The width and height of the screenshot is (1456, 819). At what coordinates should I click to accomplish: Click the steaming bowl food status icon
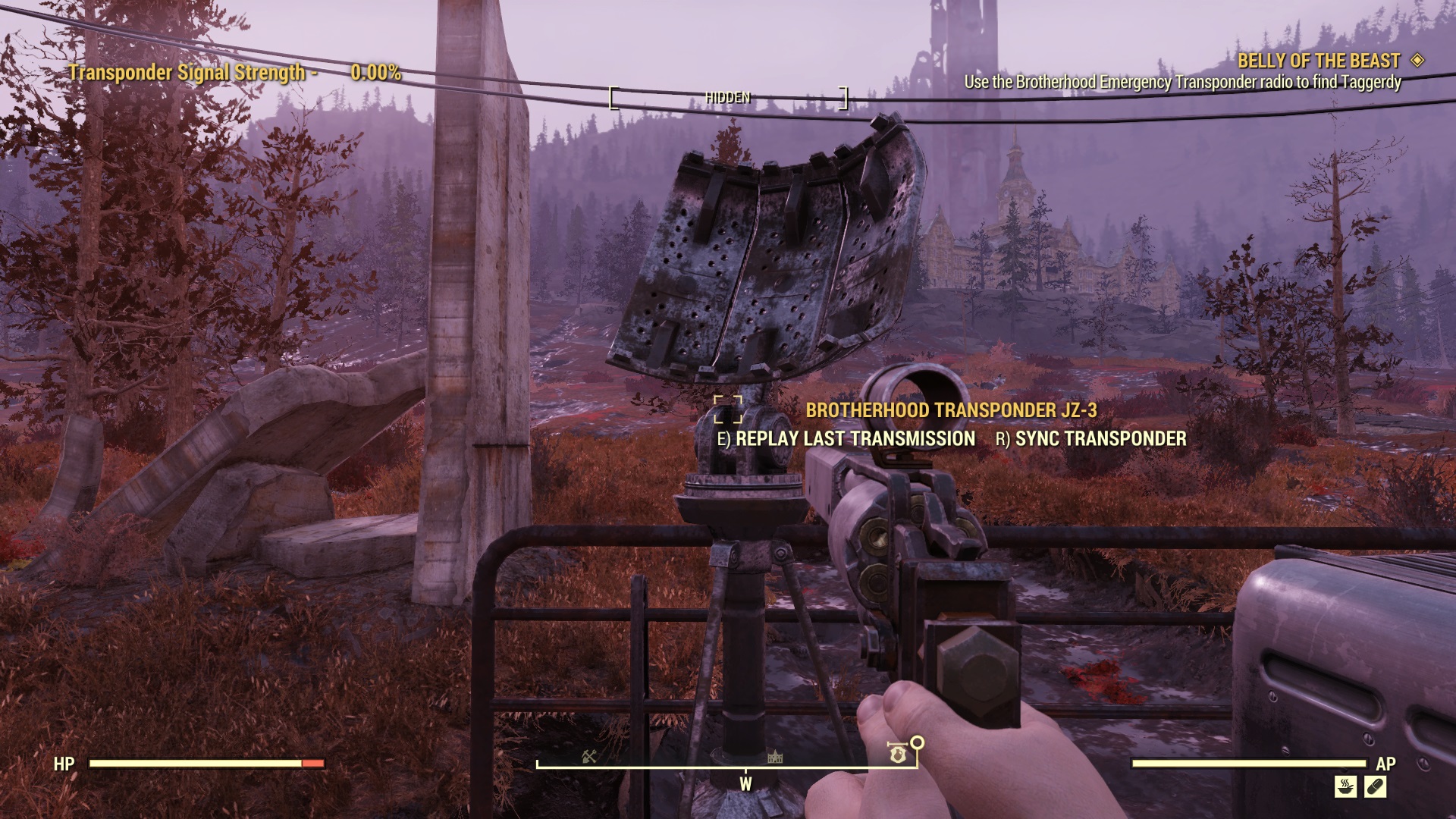coord(1345,786)
